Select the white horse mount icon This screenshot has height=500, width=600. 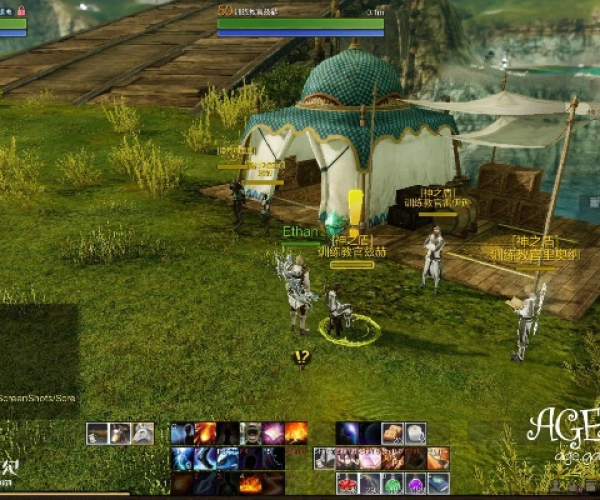click(x=143, y=433)
